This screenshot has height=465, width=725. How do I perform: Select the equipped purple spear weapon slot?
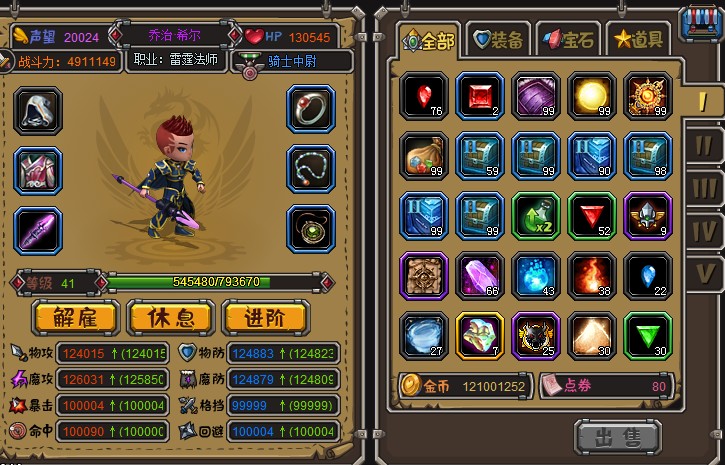click(38, 229)
